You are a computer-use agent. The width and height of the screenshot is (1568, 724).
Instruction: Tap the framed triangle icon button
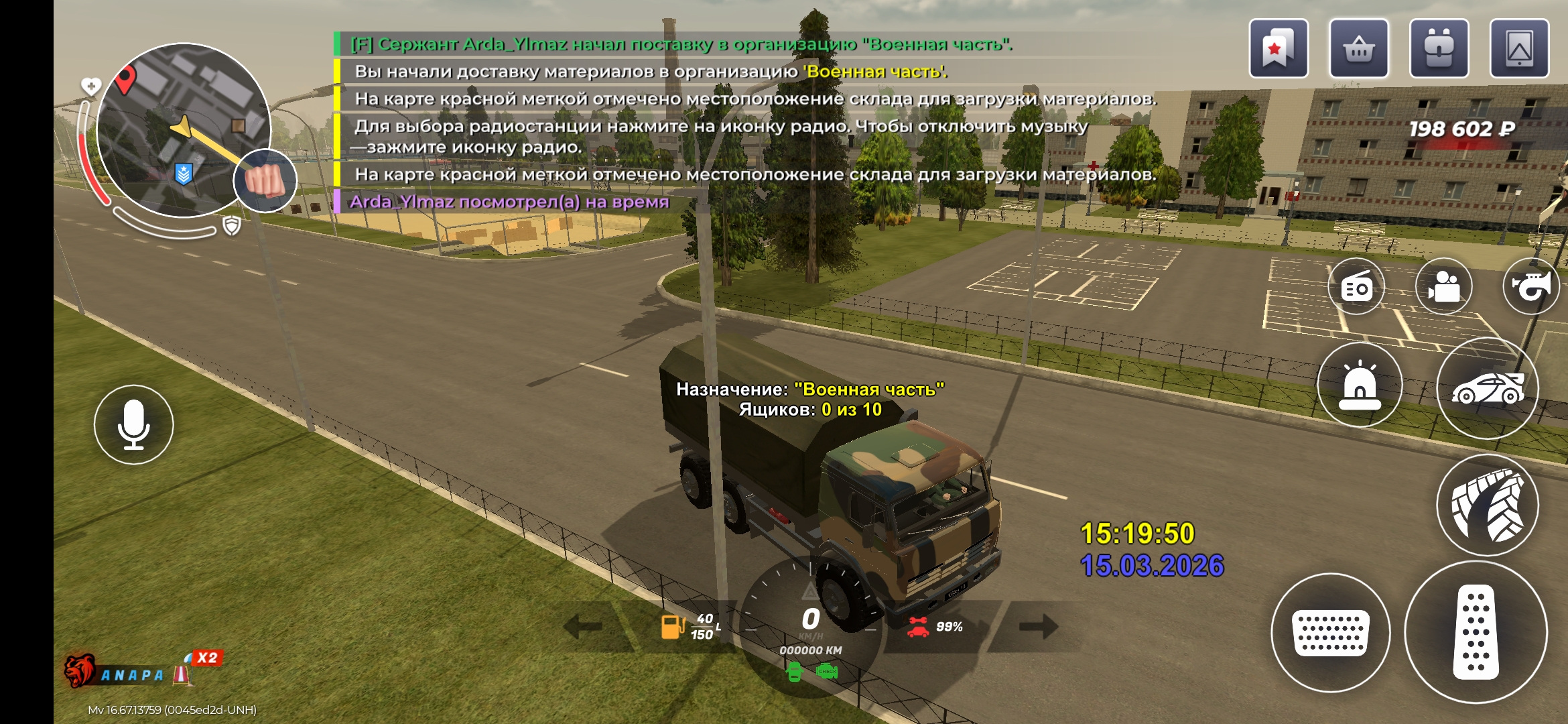1519,49
